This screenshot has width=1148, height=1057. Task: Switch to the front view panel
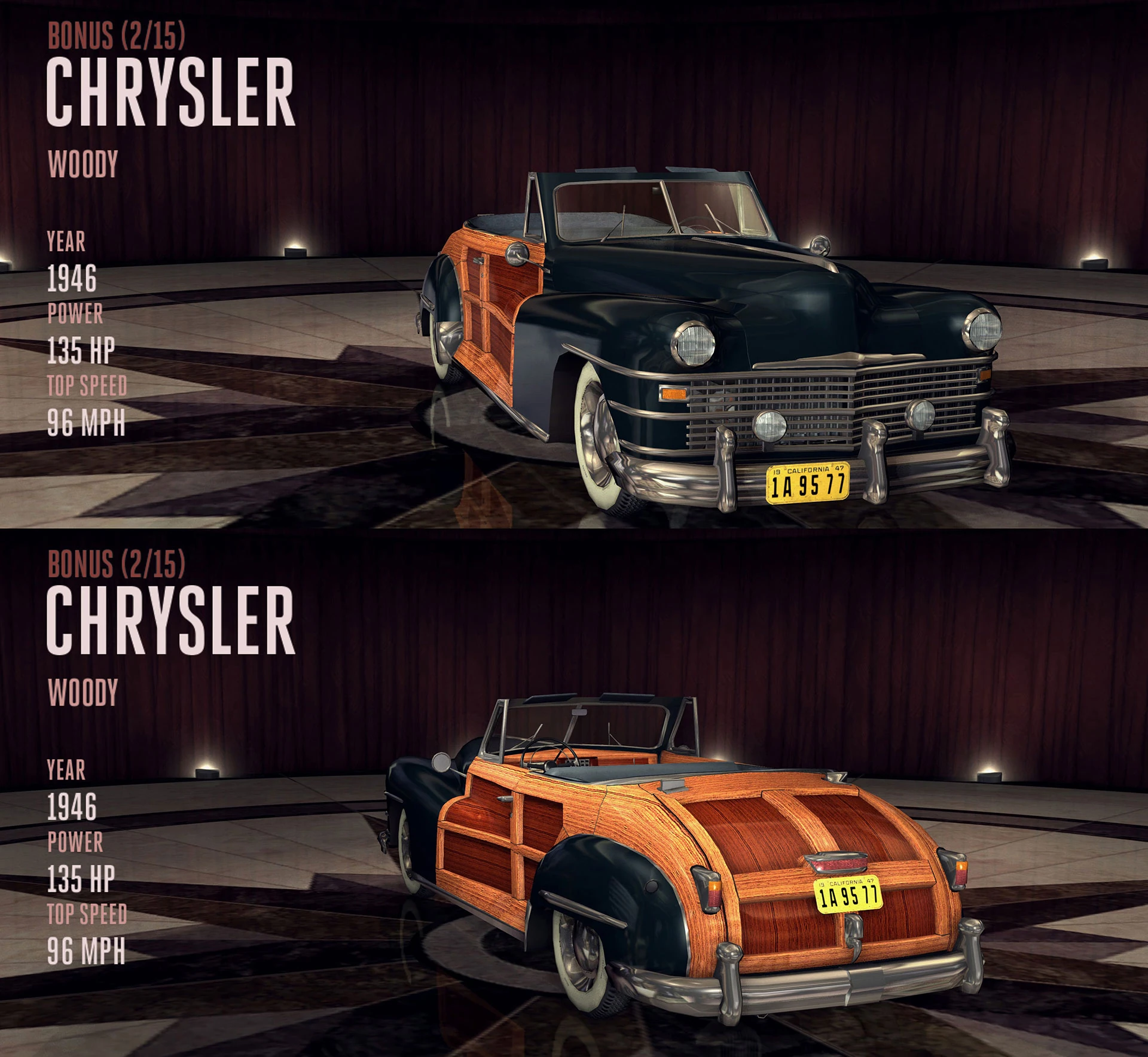click(574, 263)
